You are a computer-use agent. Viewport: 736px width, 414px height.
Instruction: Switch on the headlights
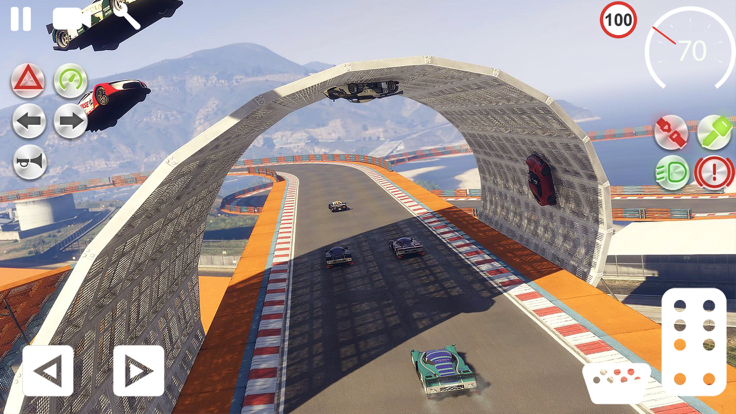(x=671, y=172)
